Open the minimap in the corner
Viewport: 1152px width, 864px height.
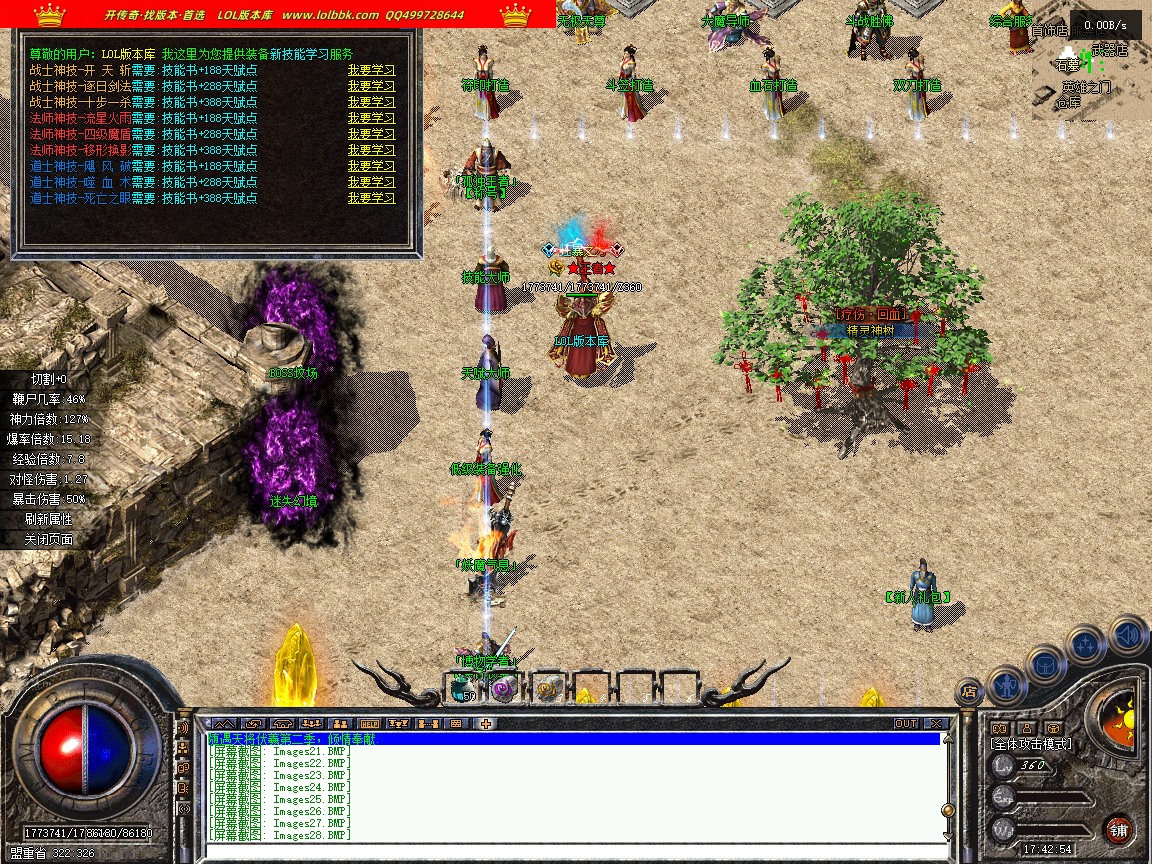tap(1092, 70)
